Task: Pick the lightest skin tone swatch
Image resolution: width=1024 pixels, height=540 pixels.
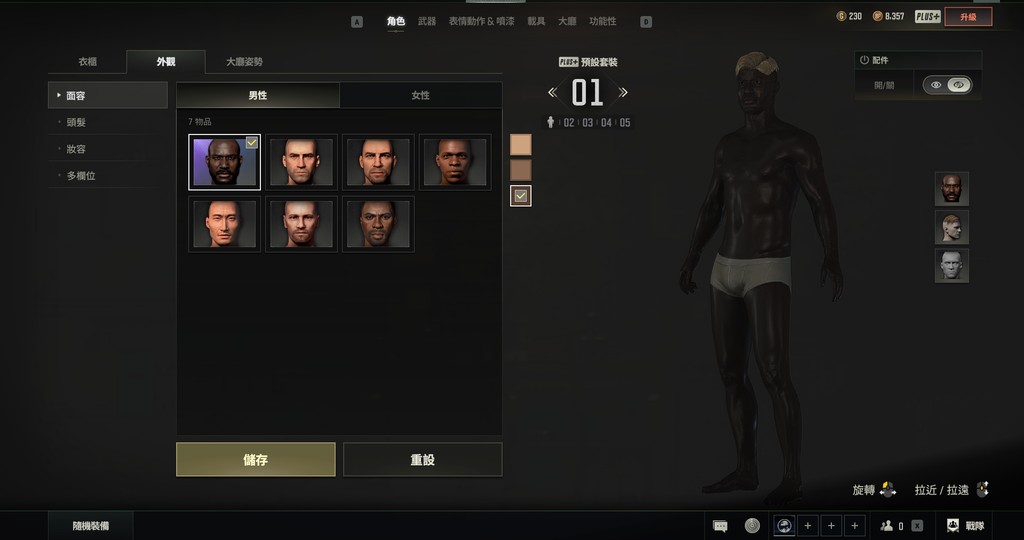Action: coord(520,145)
